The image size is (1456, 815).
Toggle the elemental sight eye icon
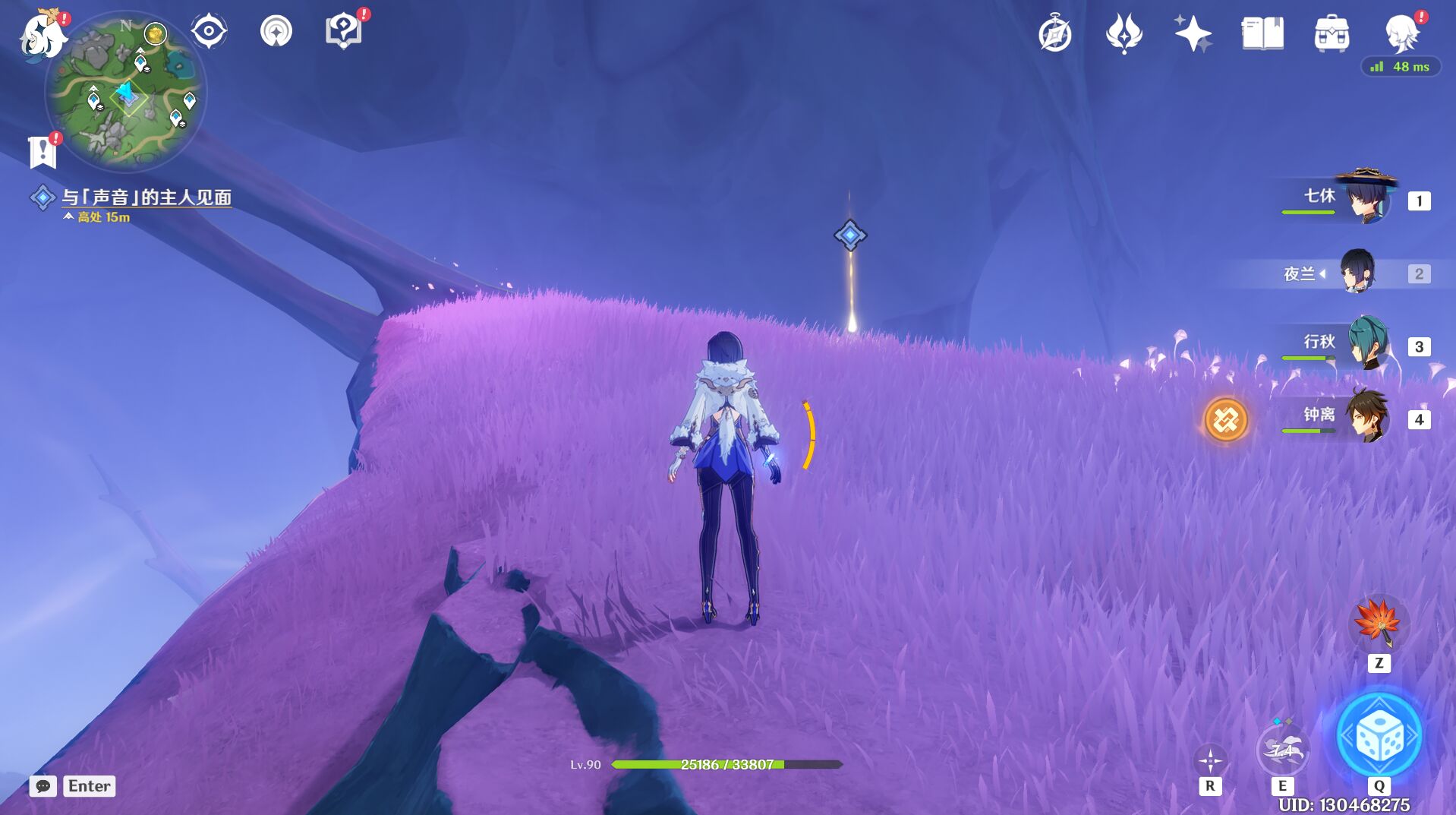pyautogui.click(x=209, y=32)
